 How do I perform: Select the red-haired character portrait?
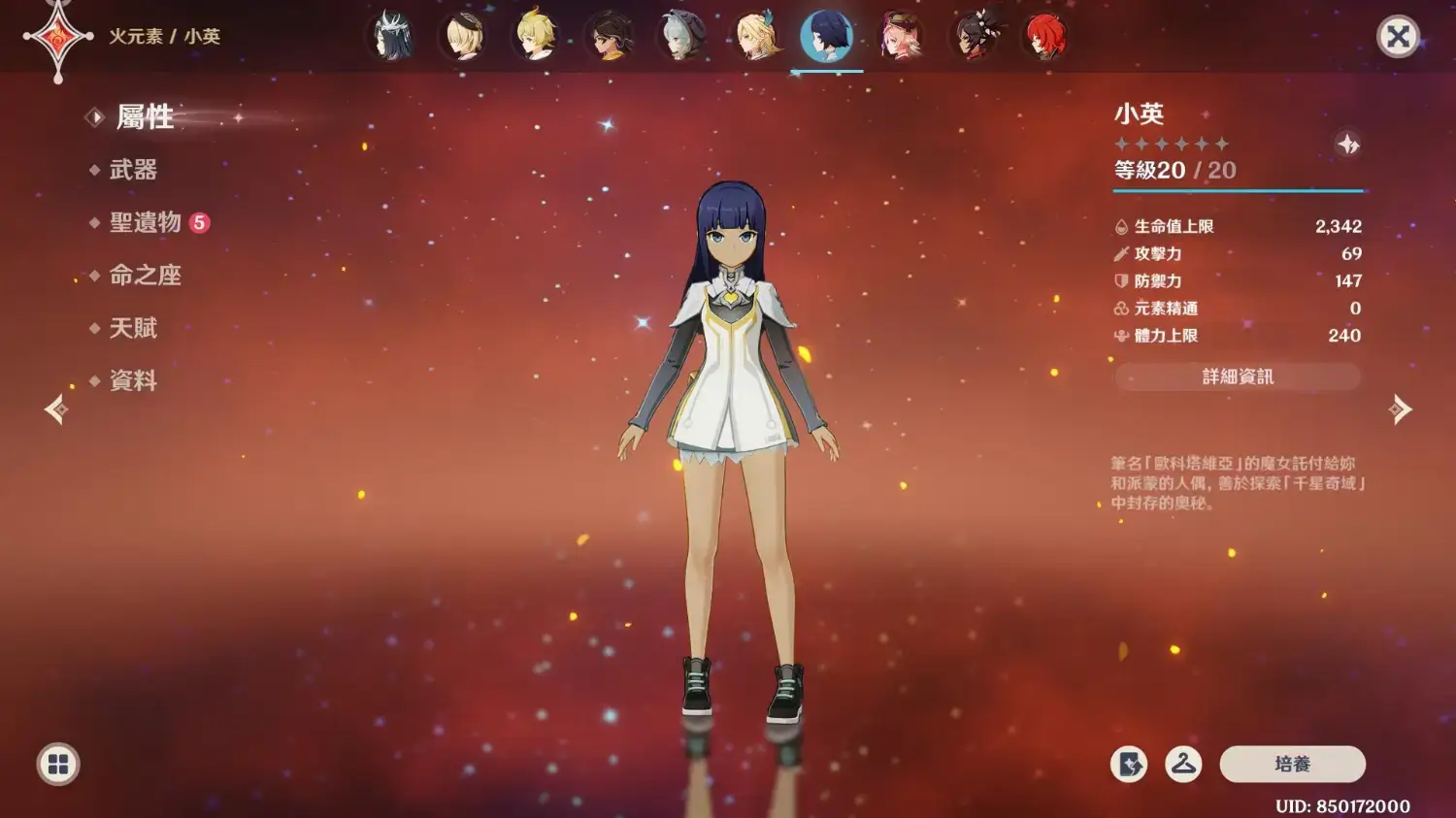point(1045,37)
